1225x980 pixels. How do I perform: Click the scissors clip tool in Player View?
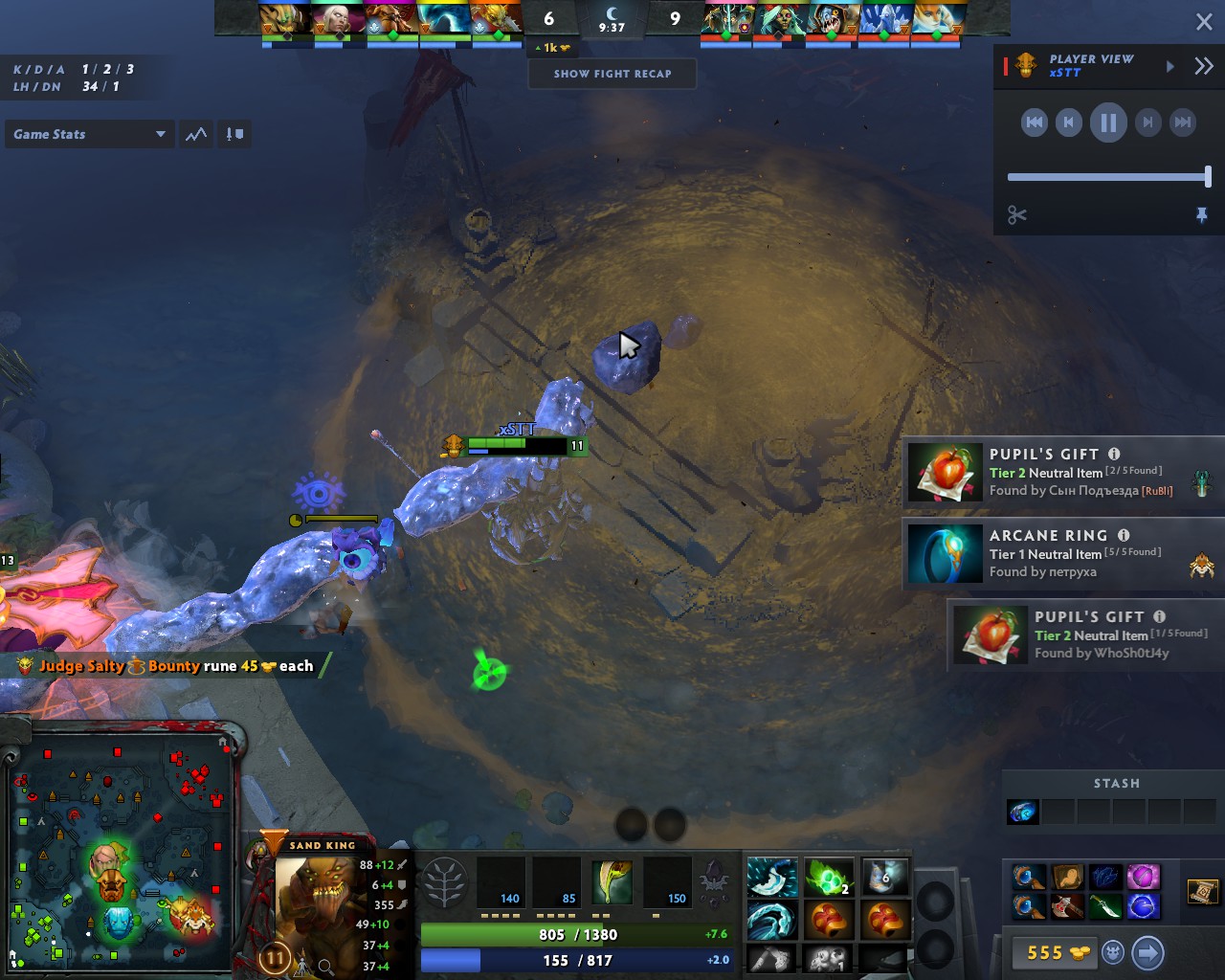click(x=1015, y=214)
